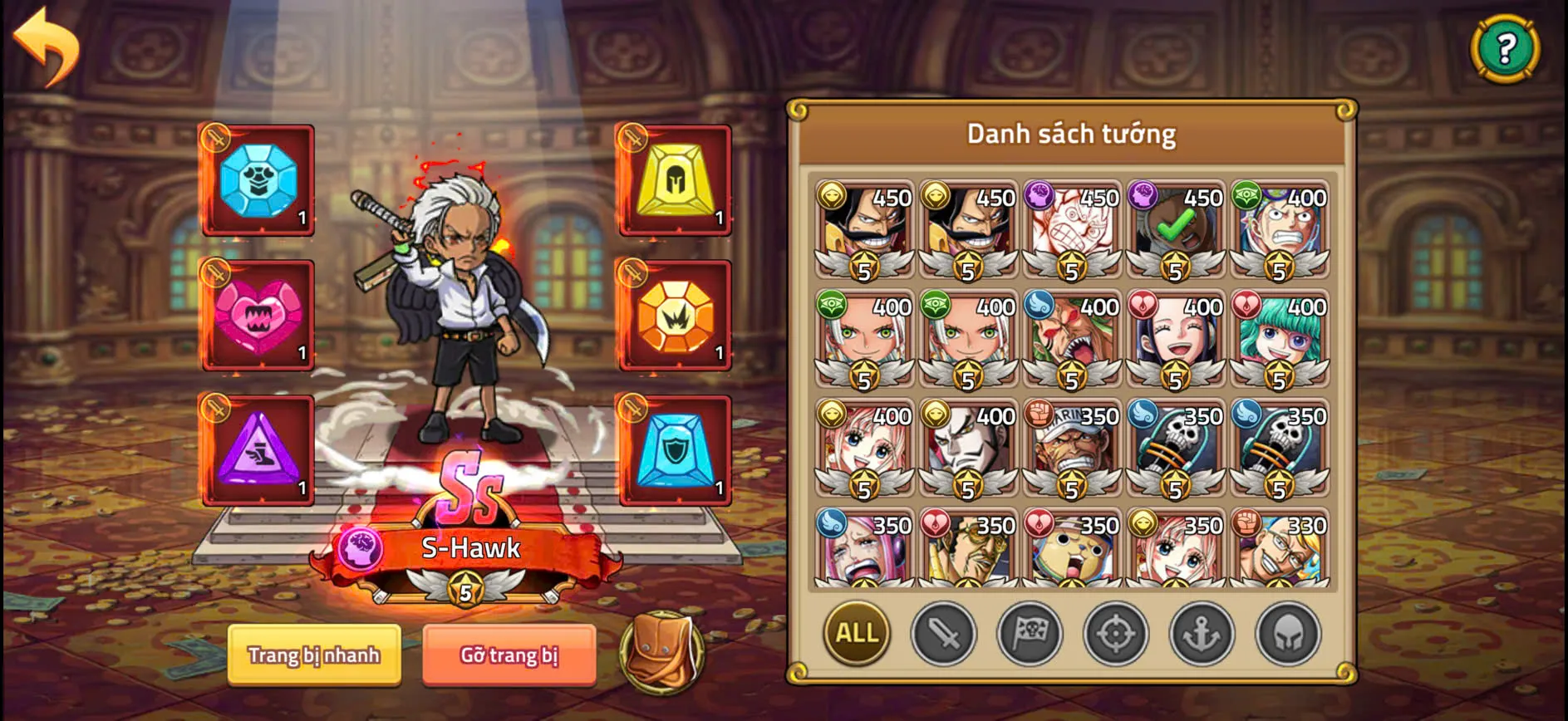This screenshot has width=1568, height=721.
Task: Select the crosshair sniper filter icon
Action: click(1117, 634)
